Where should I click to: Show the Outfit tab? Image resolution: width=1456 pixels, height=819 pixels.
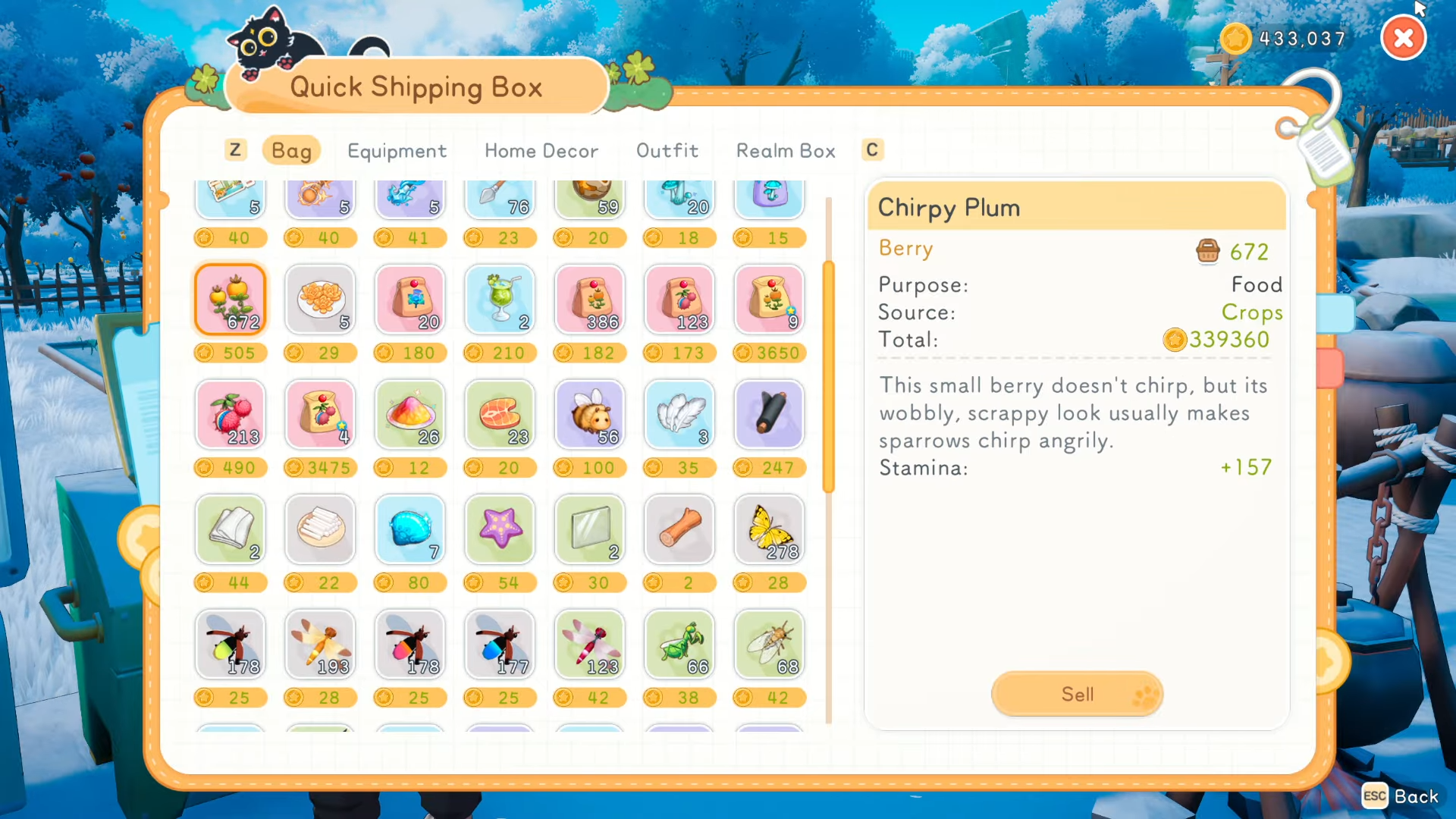[x=667, y=151]
